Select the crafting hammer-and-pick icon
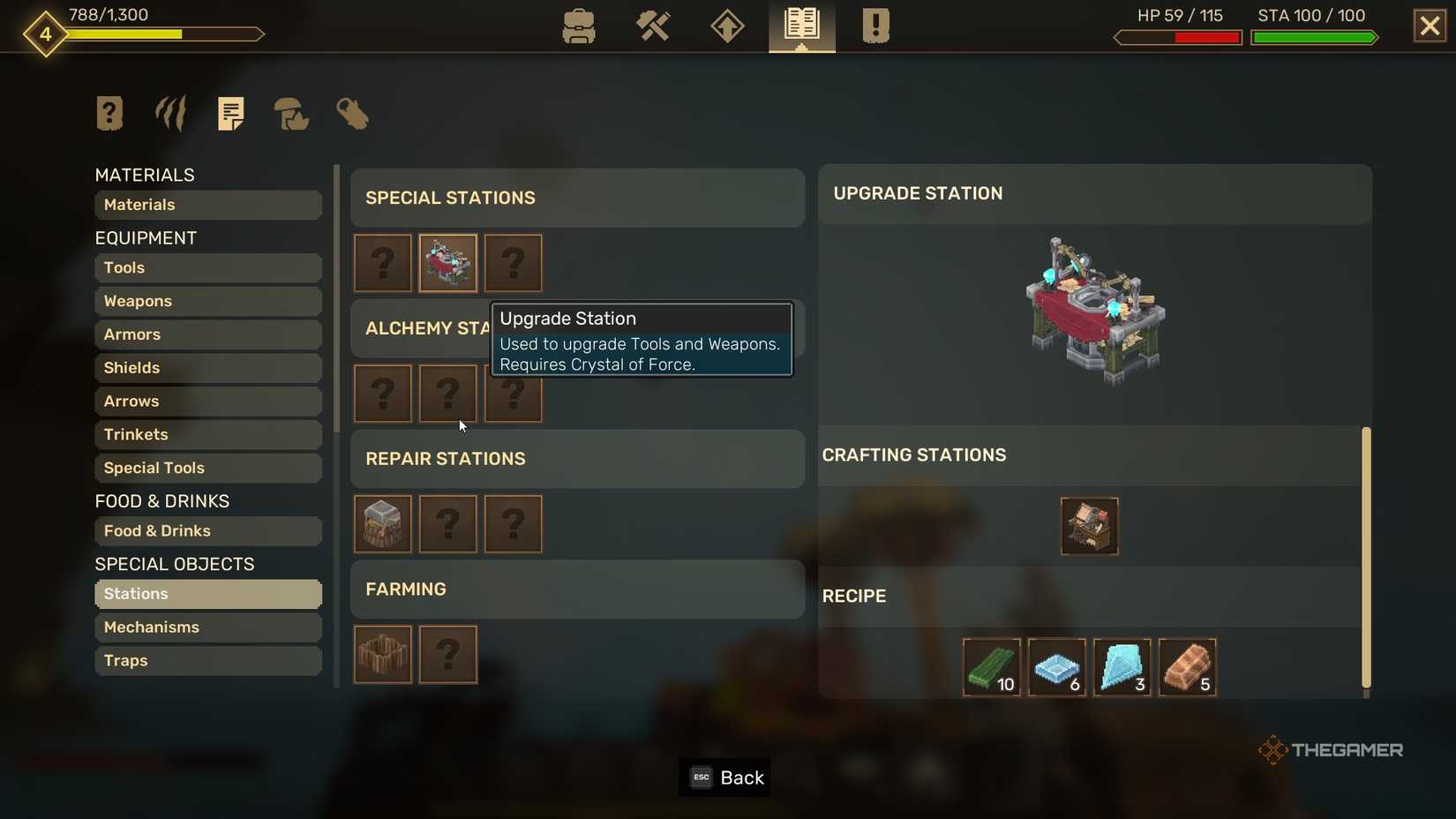This screenshot has width=1456, height=819. [653, 26]
